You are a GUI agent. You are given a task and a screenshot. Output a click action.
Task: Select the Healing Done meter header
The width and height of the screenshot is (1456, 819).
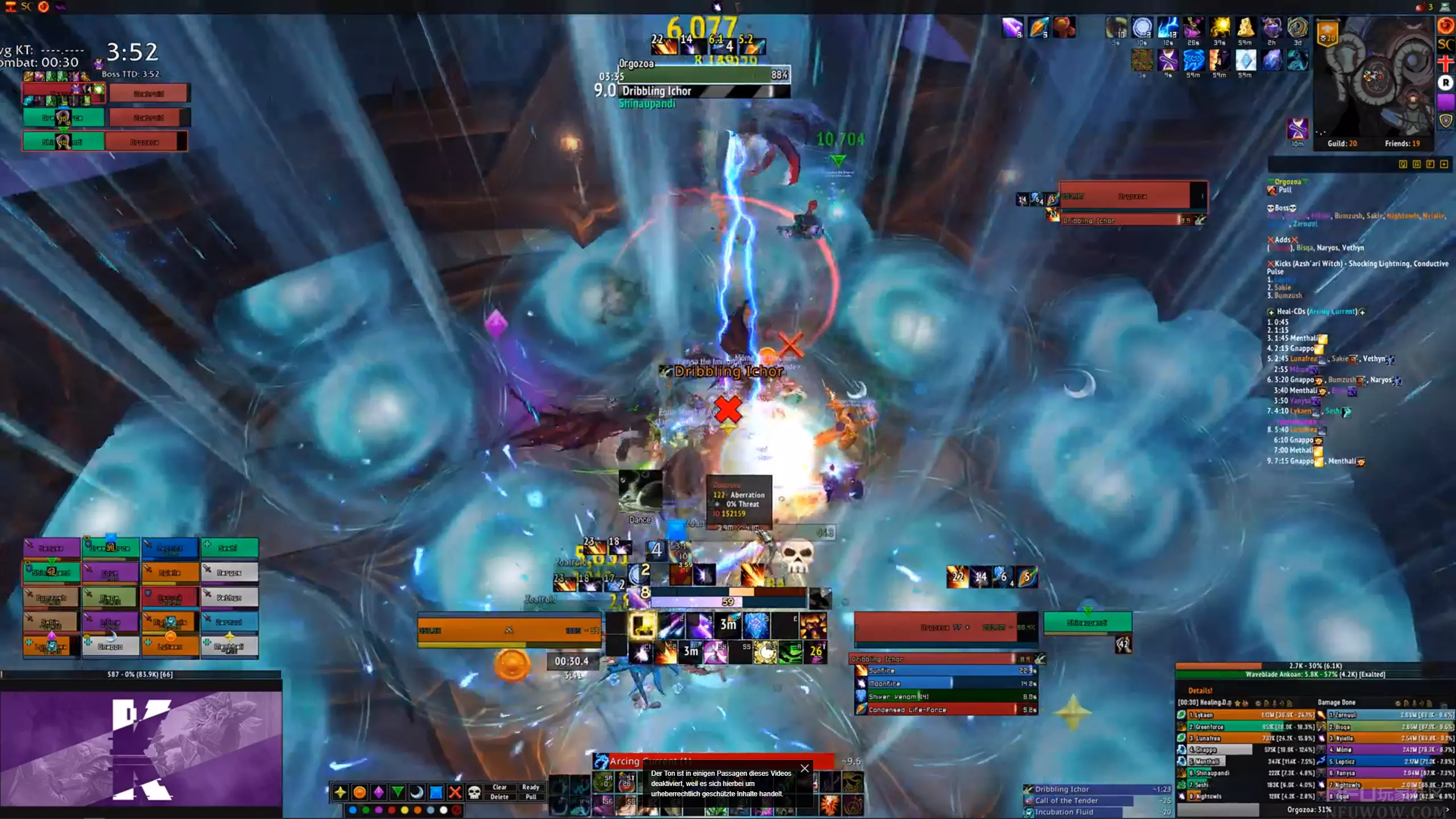(1206, 703)
